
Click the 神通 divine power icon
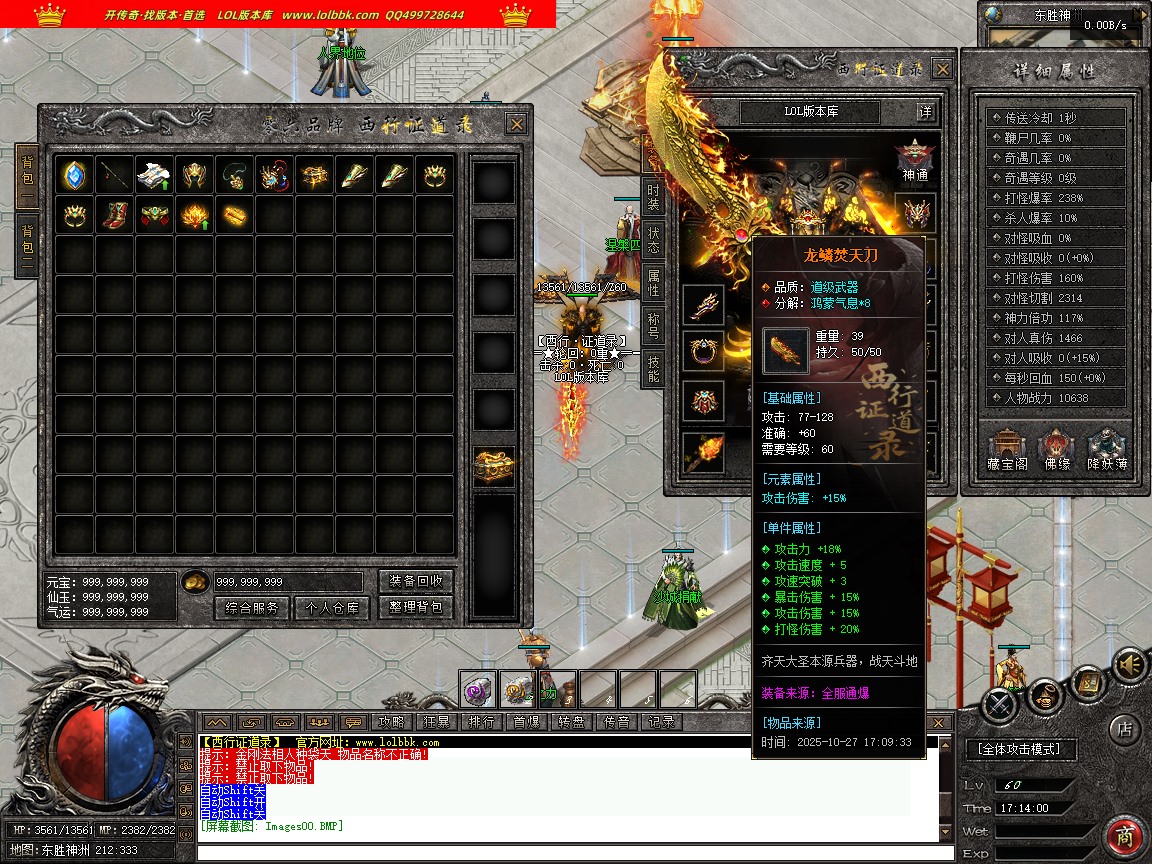tap(914, 160)
